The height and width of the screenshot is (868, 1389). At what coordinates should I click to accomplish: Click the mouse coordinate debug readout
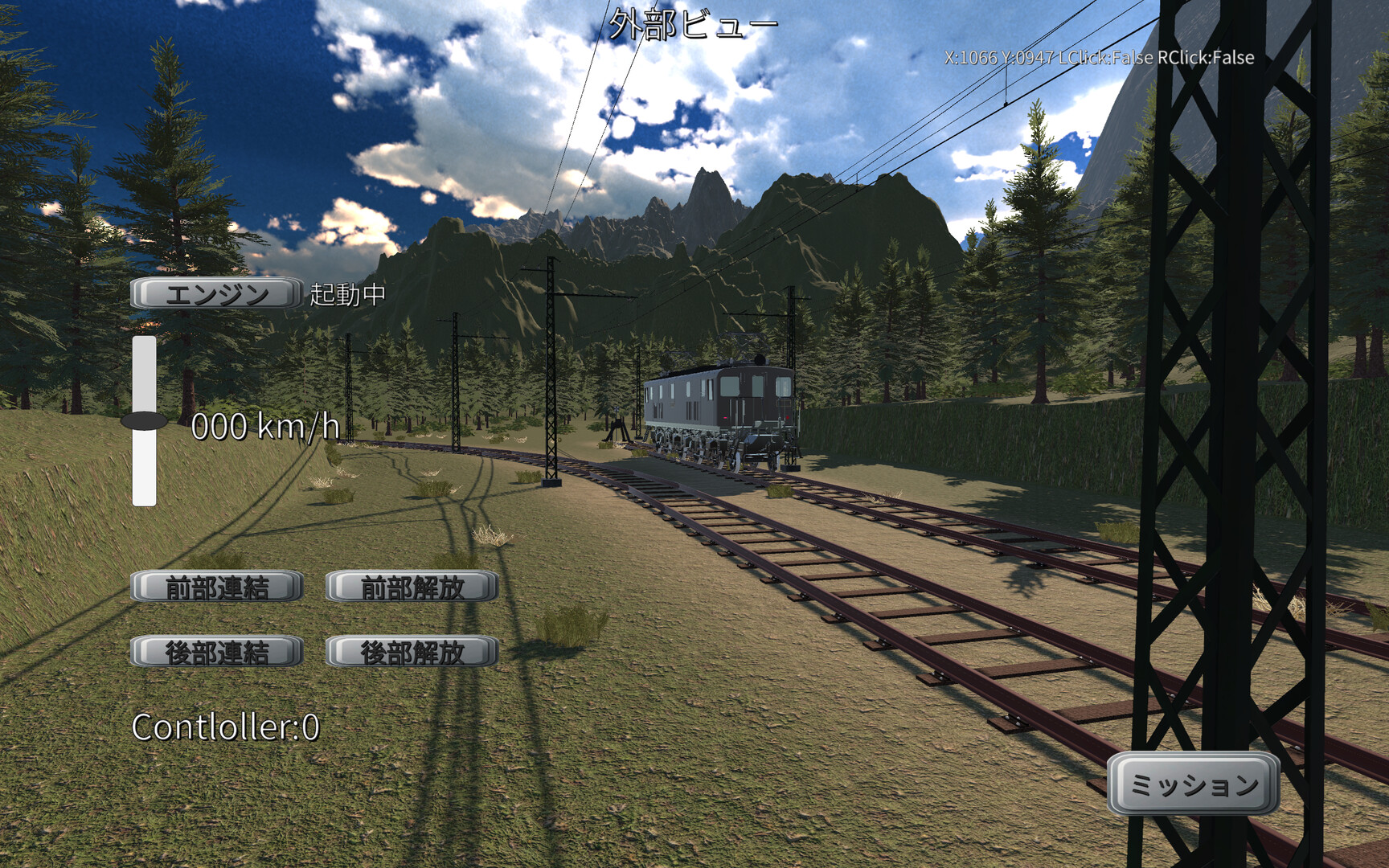tap(1097, 58)
